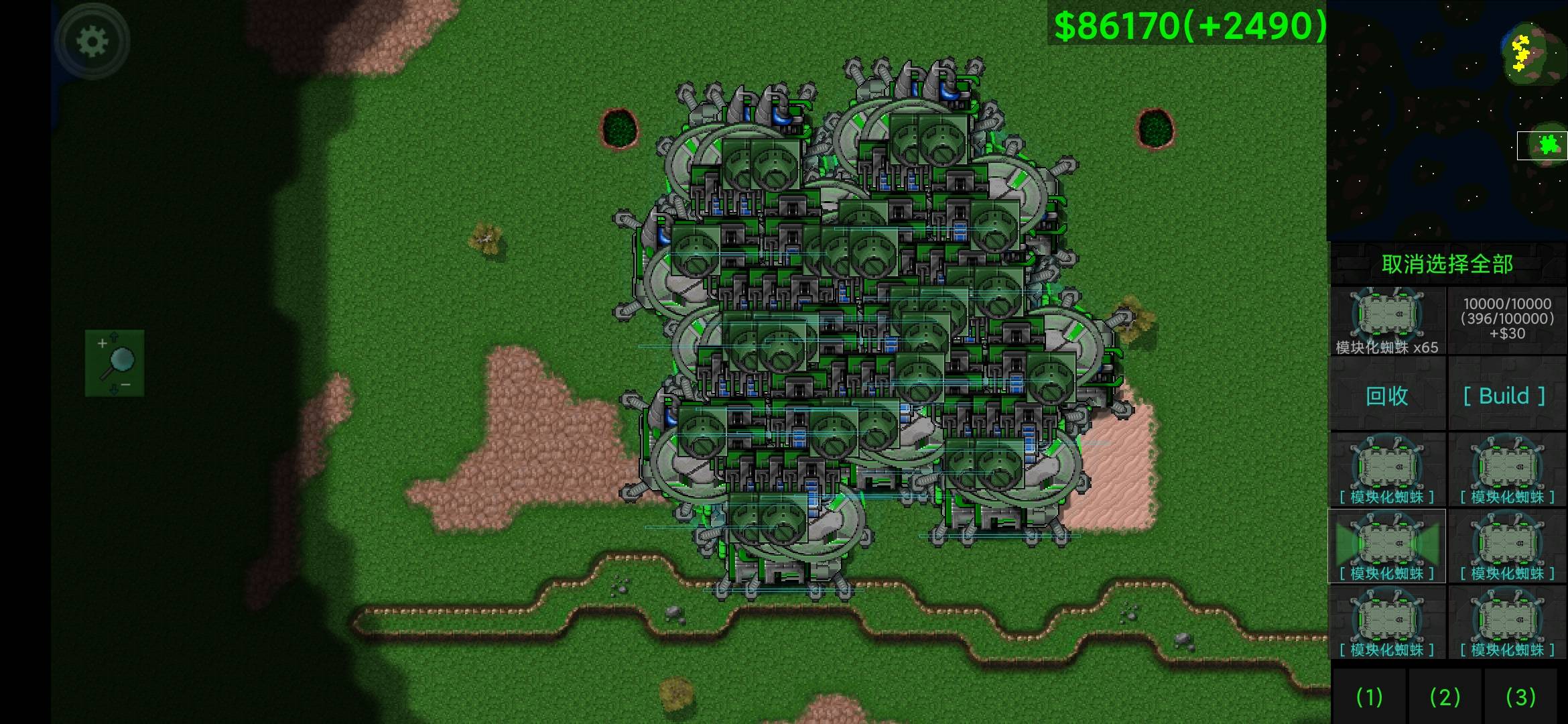Click the minimap
Viewport: 1568px width, 724px height.
[1447, 119]
